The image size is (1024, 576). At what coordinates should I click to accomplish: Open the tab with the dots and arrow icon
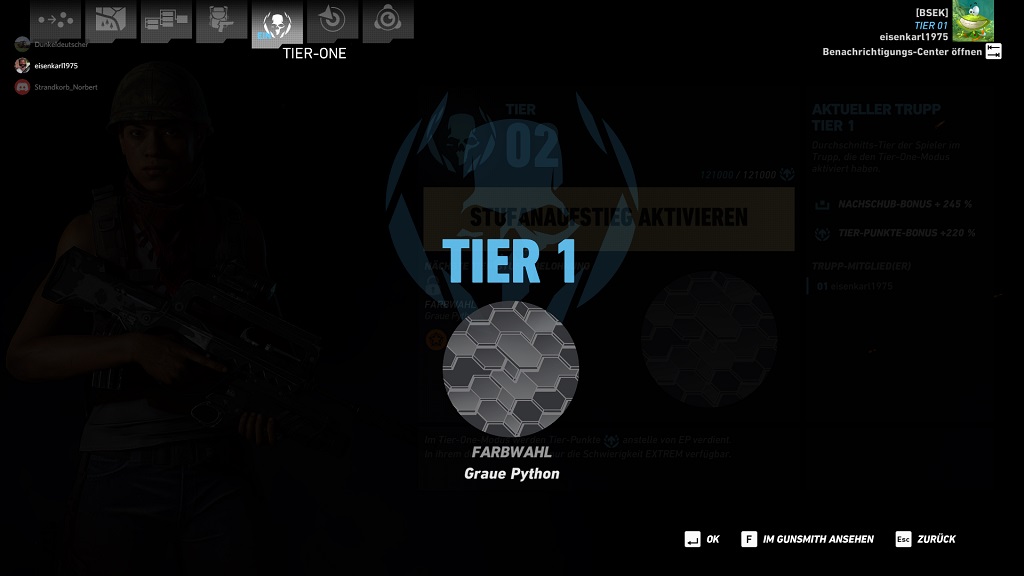coord(54,20)
